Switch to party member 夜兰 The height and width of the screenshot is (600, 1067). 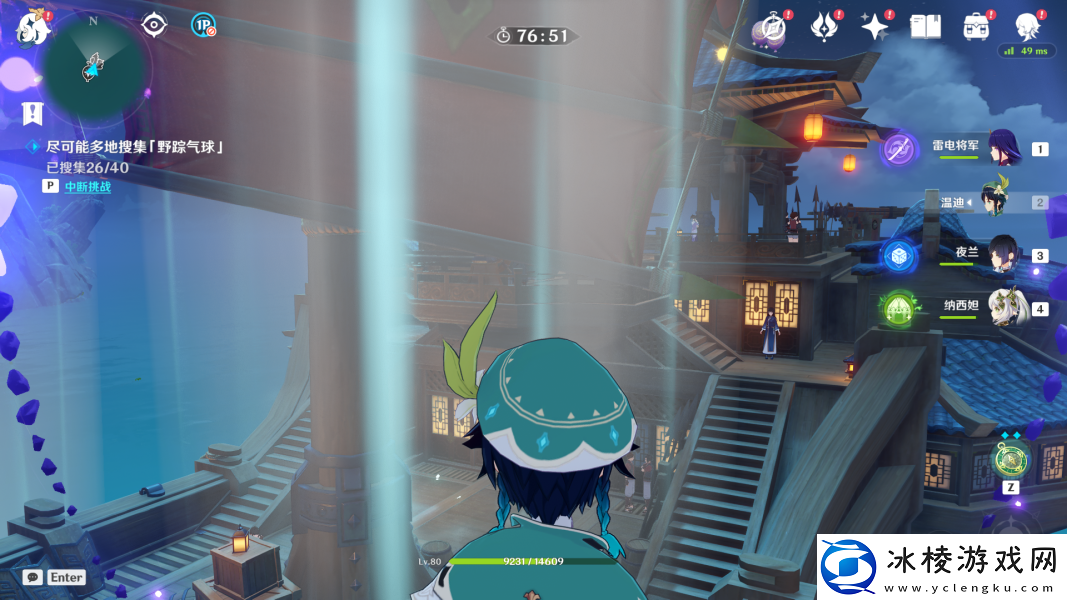click(1003, 254)
